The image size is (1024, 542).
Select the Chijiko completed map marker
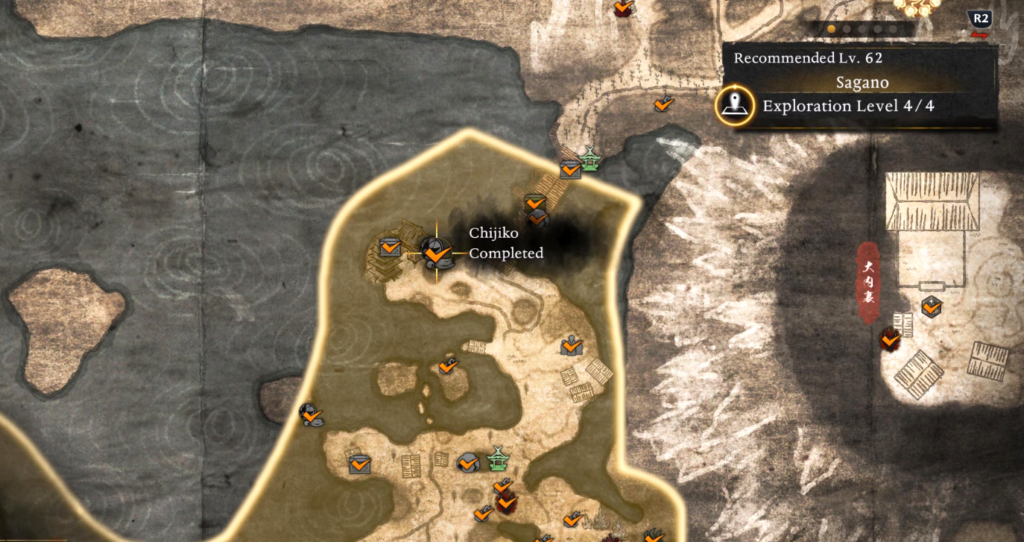(434, 251)
